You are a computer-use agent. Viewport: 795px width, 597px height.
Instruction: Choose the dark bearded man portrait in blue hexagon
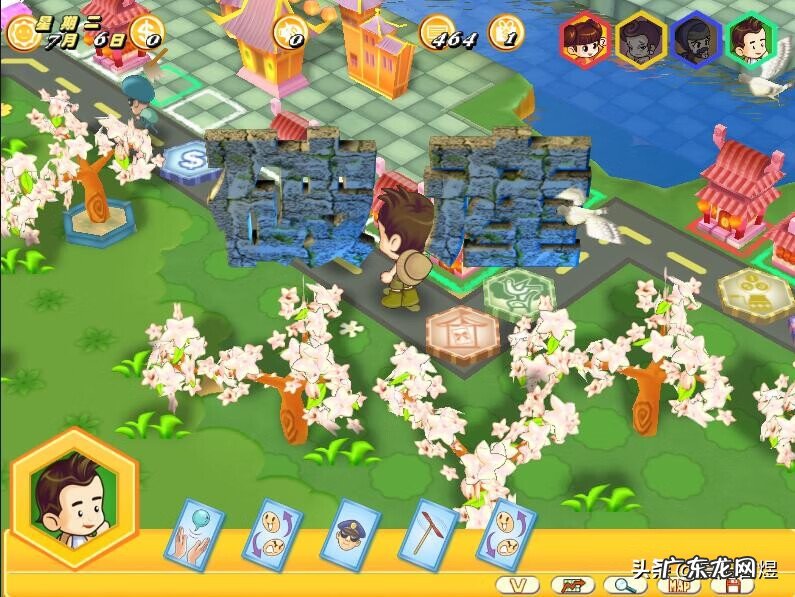coord(696,39)
